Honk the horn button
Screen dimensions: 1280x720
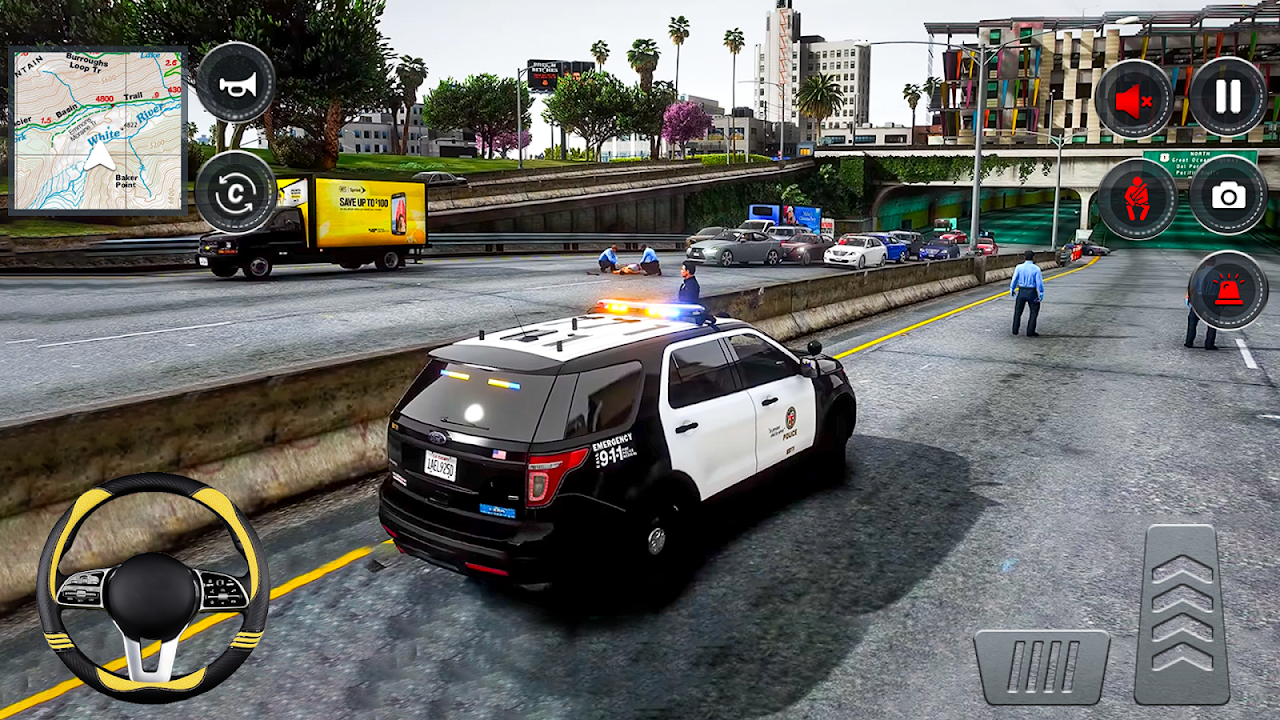(236, 83)
